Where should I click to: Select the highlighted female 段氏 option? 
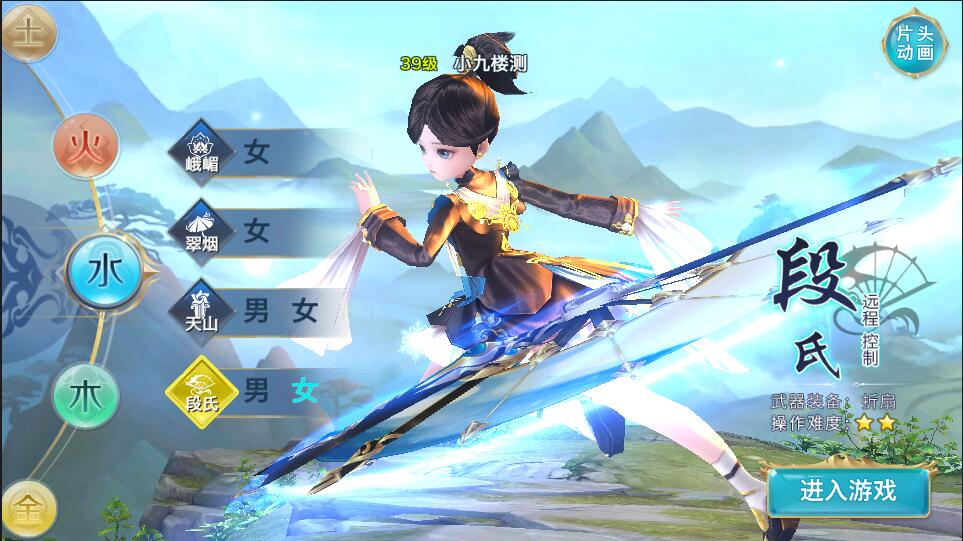click(x=305, y=390)
